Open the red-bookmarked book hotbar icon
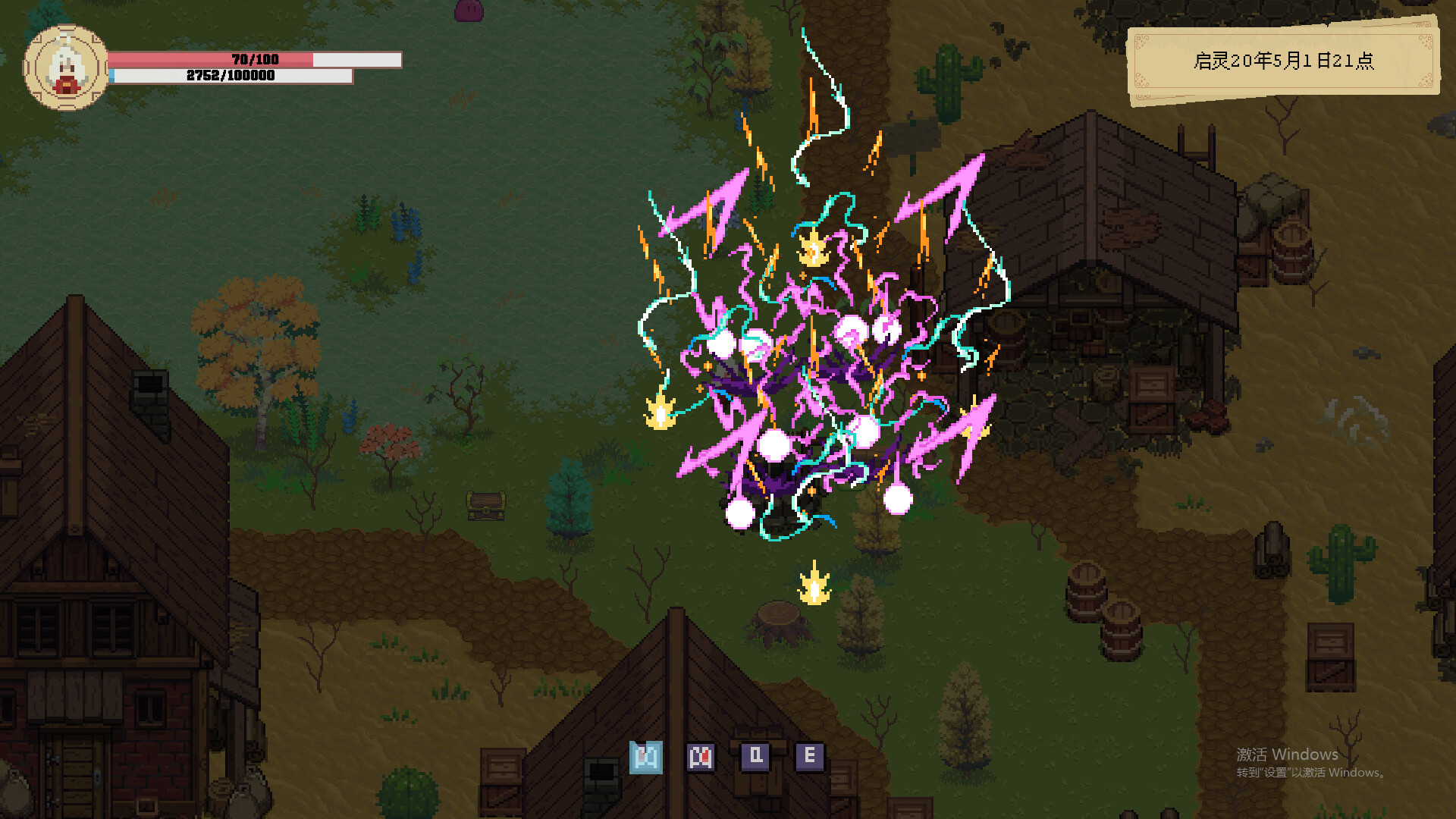 point(701,756)
